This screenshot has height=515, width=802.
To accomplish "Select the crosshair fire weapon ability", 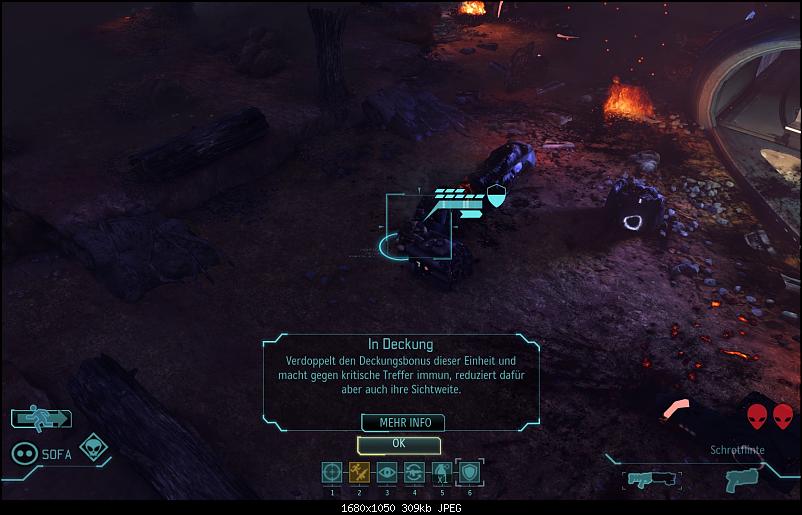I will (332, 472).
